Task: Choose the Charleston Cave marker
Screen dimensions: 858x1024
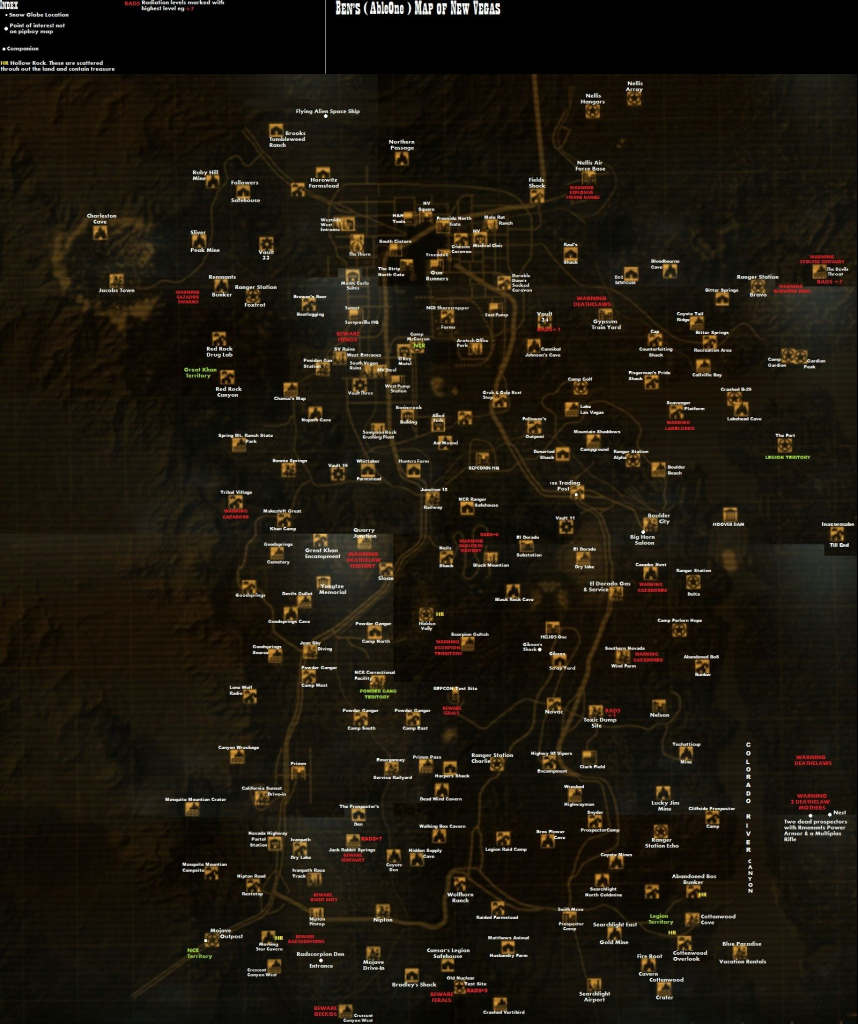Action: [x=101, y=232]
